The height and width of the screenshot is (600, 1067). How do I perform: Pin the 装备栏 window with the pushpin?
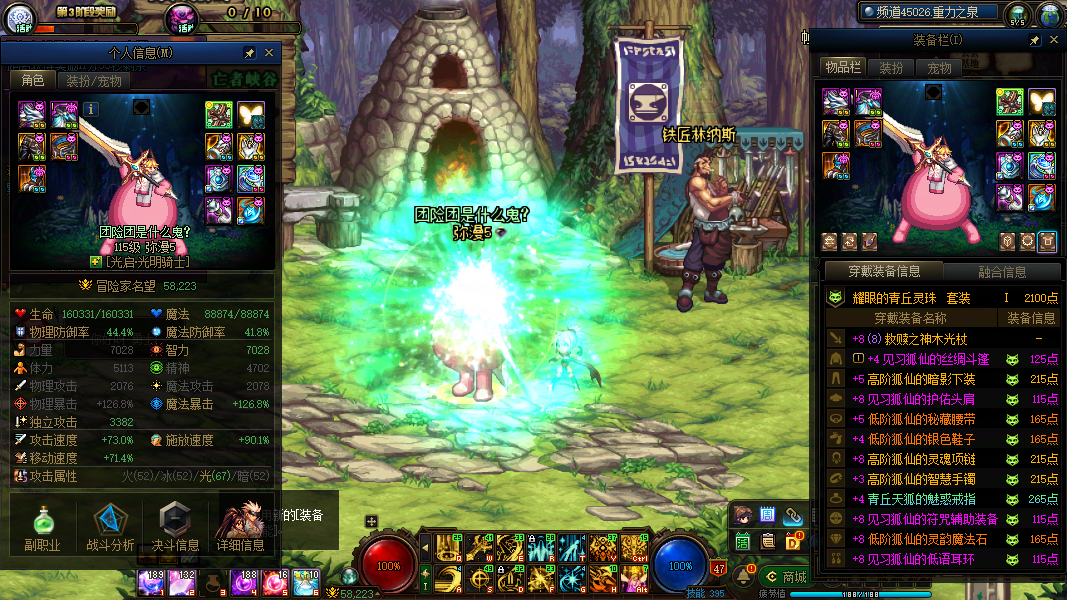click(x=1035, y=40)
